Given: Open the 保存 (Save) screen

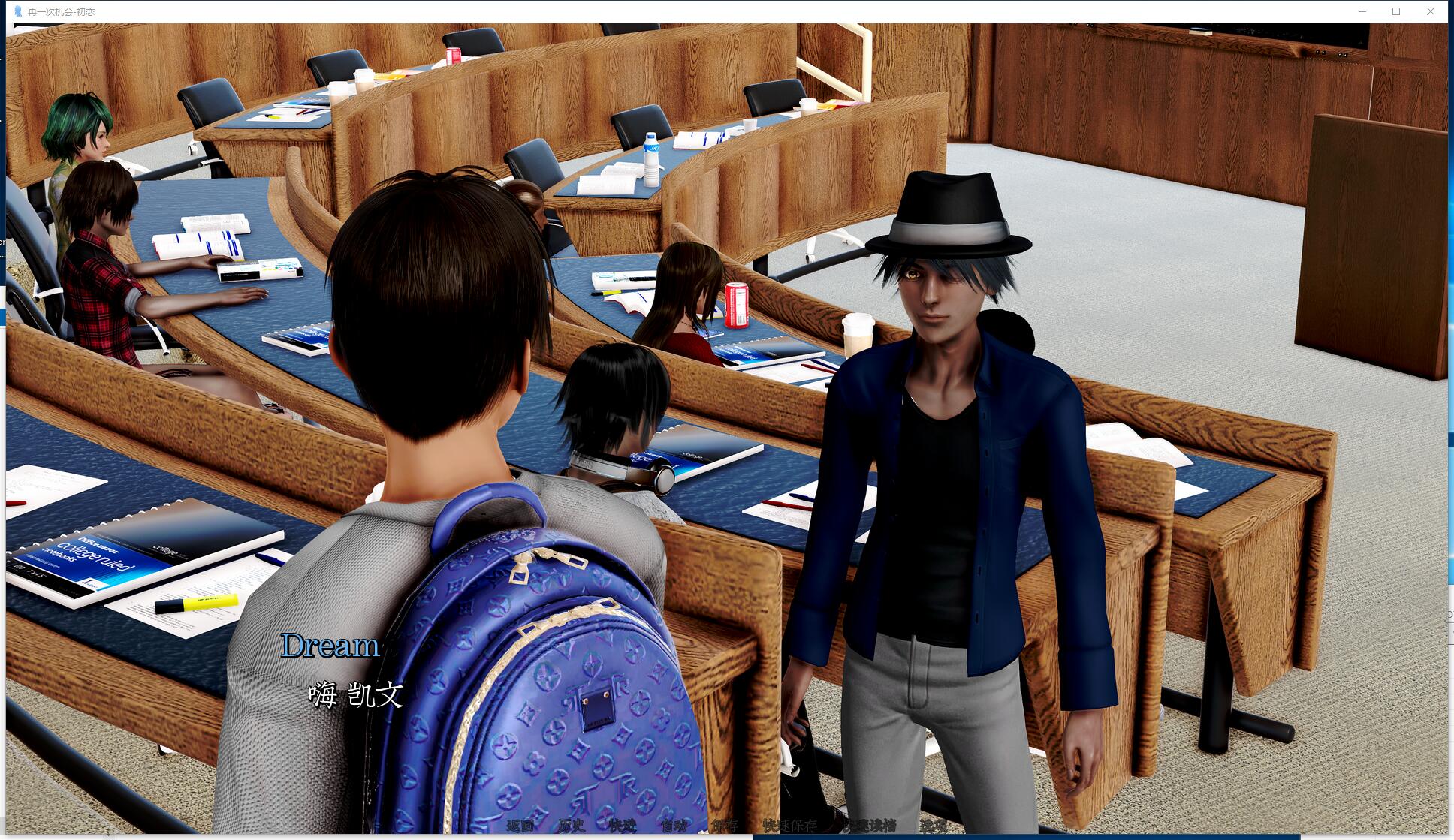Looking at the screenshot, I should tap(725, 826).
